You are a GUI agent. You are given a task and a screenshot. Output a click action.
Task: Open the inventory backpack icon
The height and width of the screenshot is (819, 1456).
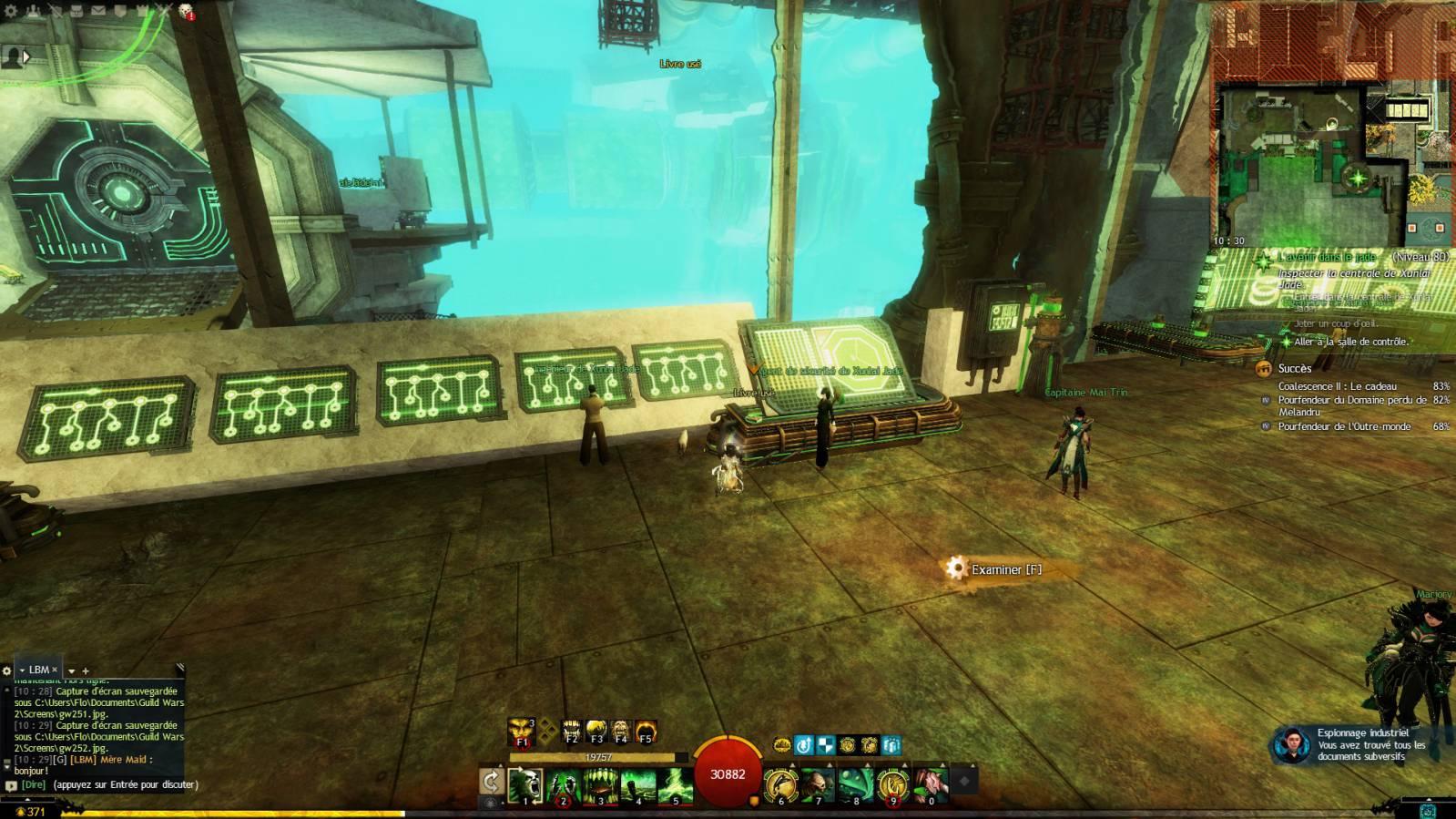[x=78, y=11]
